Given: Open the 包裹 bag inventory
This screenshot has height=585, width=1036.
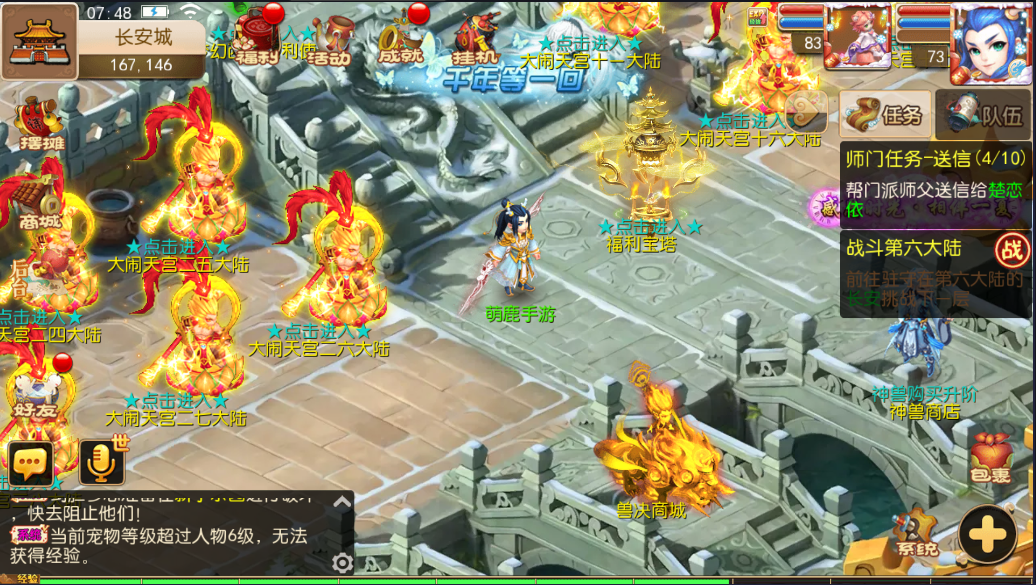Looking at the screenshot, I should pyautogui.click(x=992, y=460).
